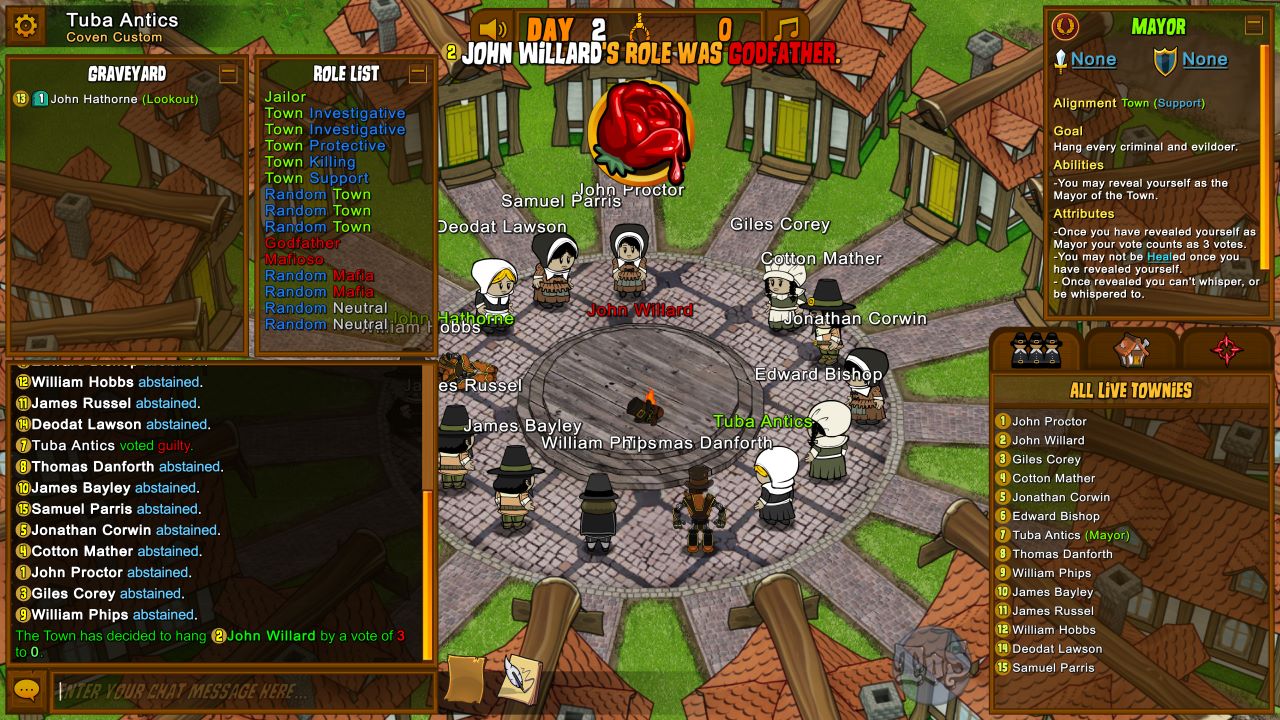
Task: Open the parchment scroll last will
Action: pyautogui.click(x=465, y=679)
